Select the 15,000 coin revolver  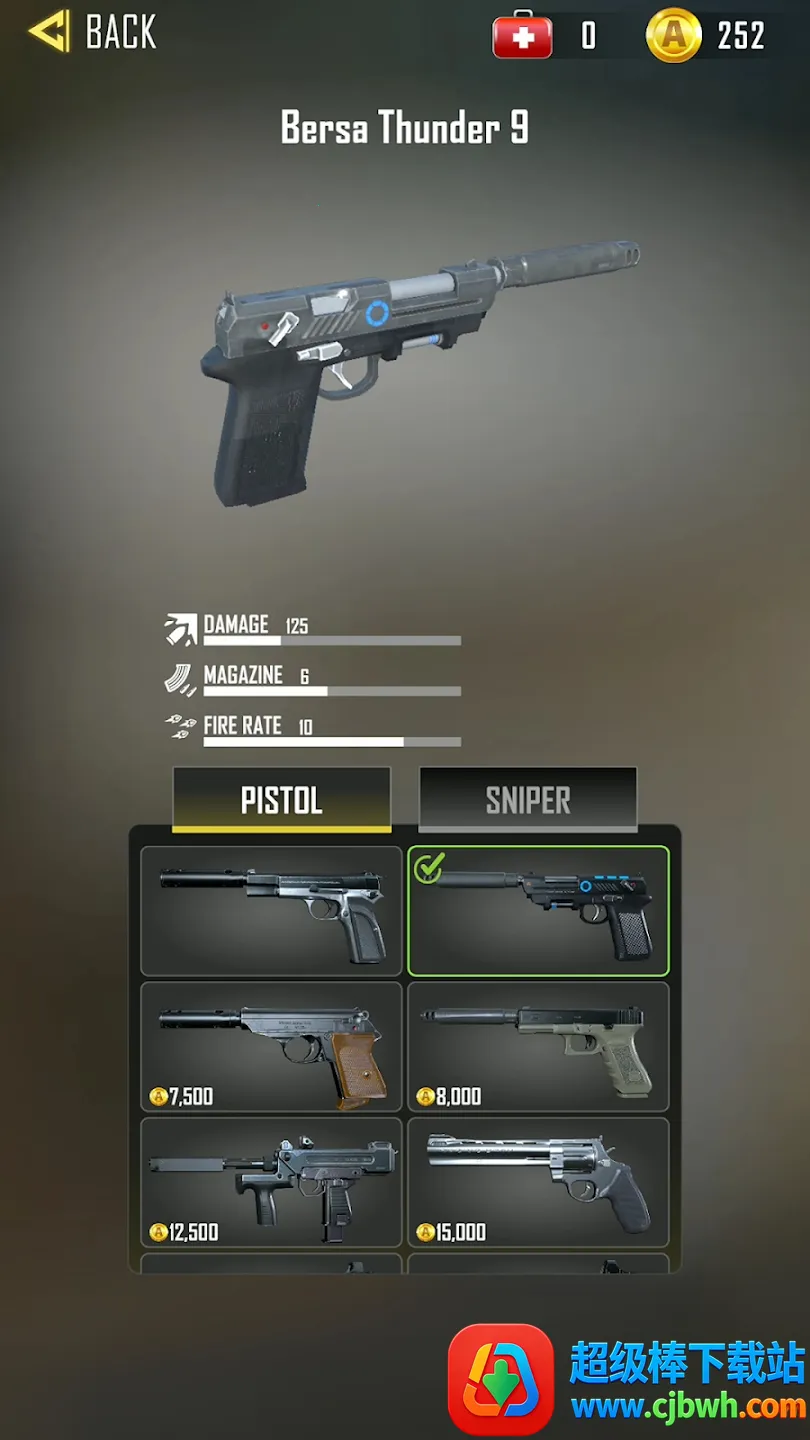538,1182
